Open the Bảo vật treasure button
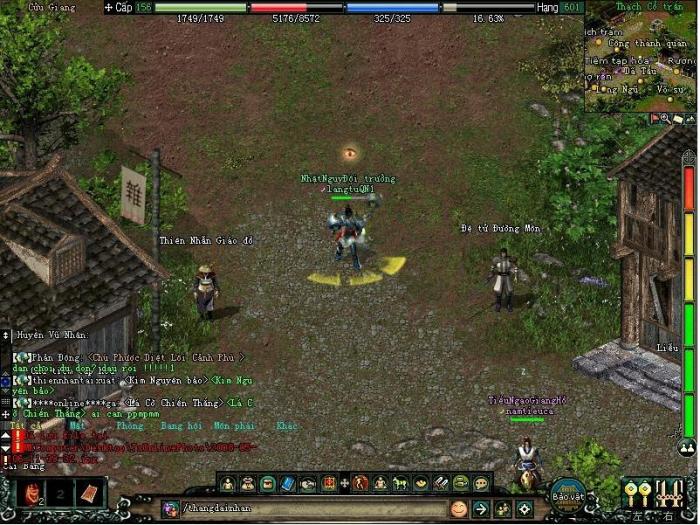Image resolution: width=700 pixels, height=525 pixels. point(567,493)
